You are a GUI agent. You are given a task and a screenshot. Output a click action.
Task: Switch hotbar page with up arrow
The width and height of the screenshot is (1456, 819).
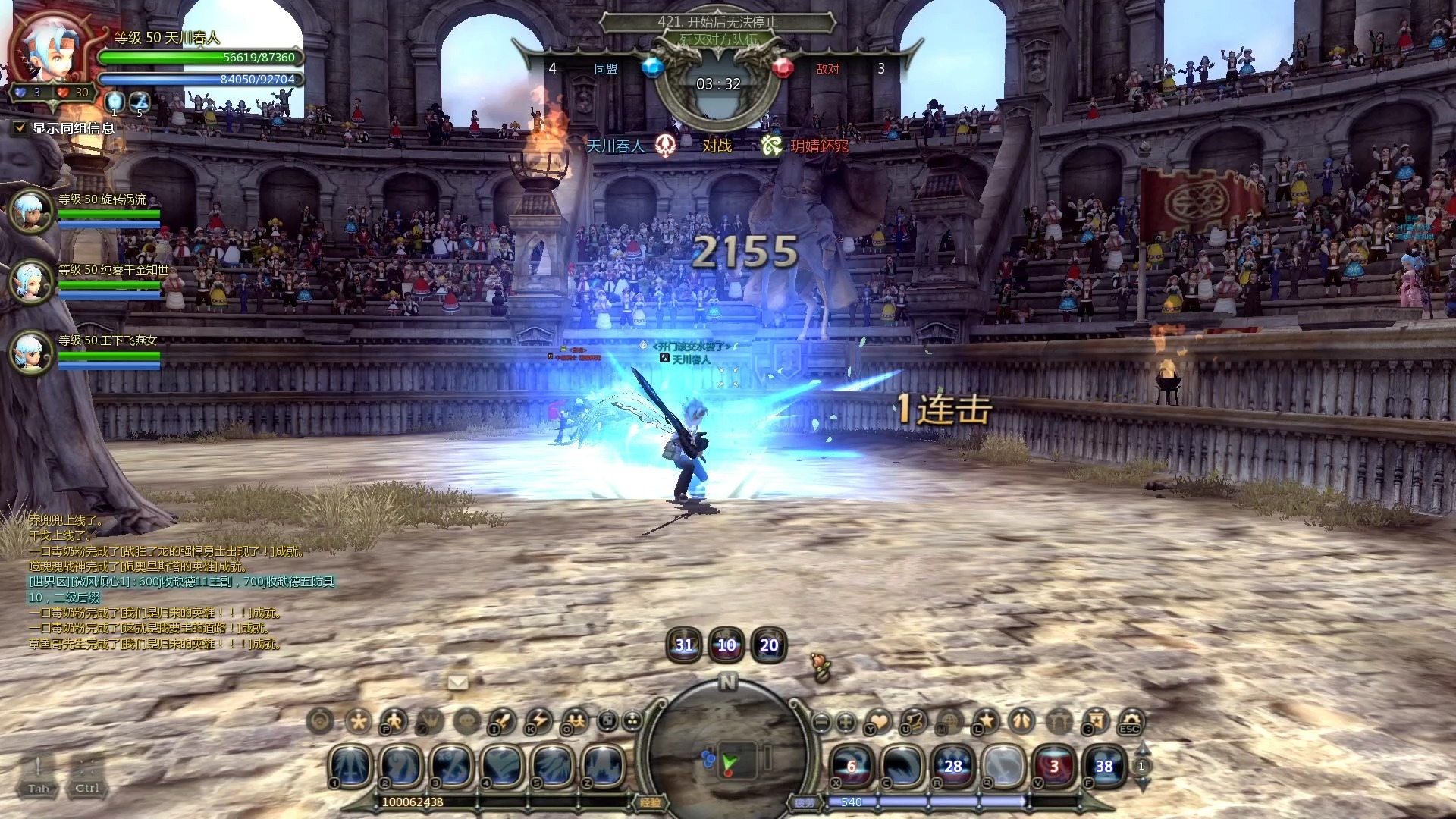click(x=1142, y=749)
